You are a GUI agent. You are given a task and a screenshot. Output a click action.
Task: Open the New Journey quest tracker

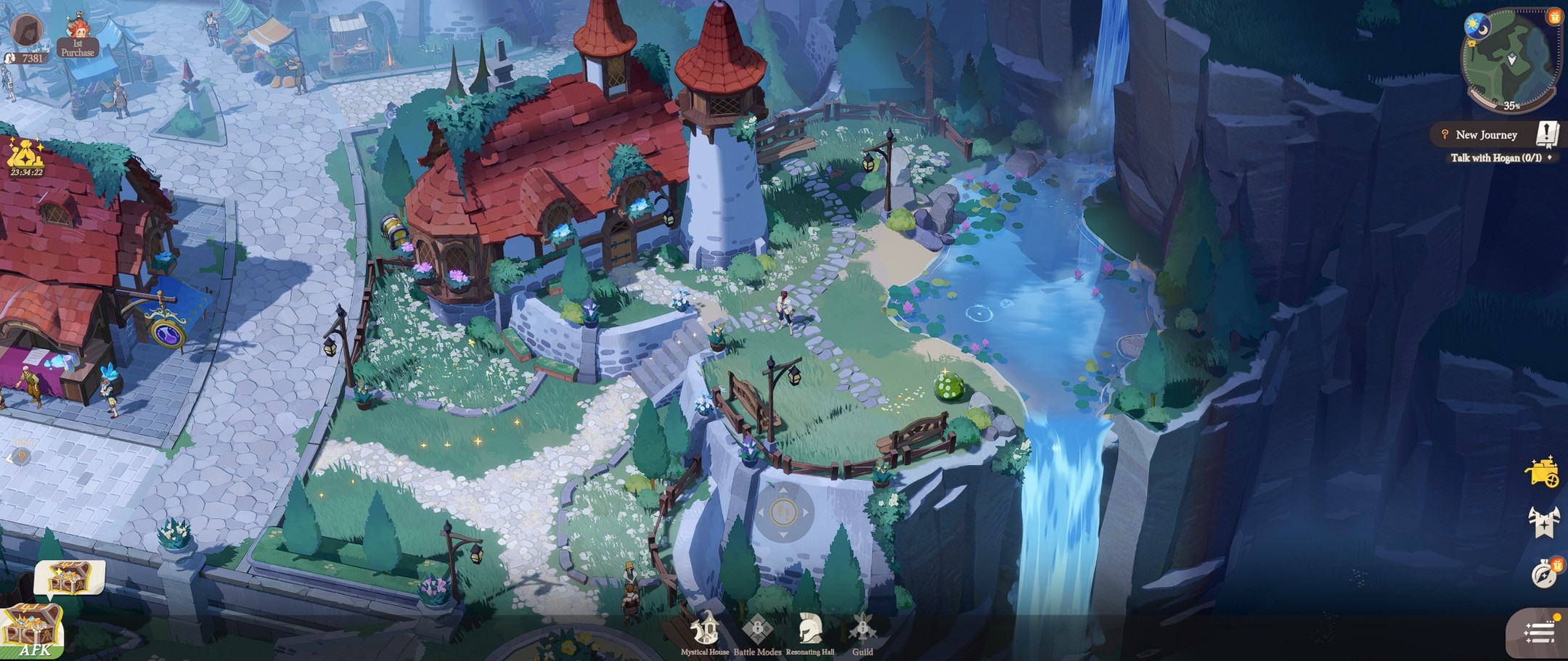(x=1486, y=135)
